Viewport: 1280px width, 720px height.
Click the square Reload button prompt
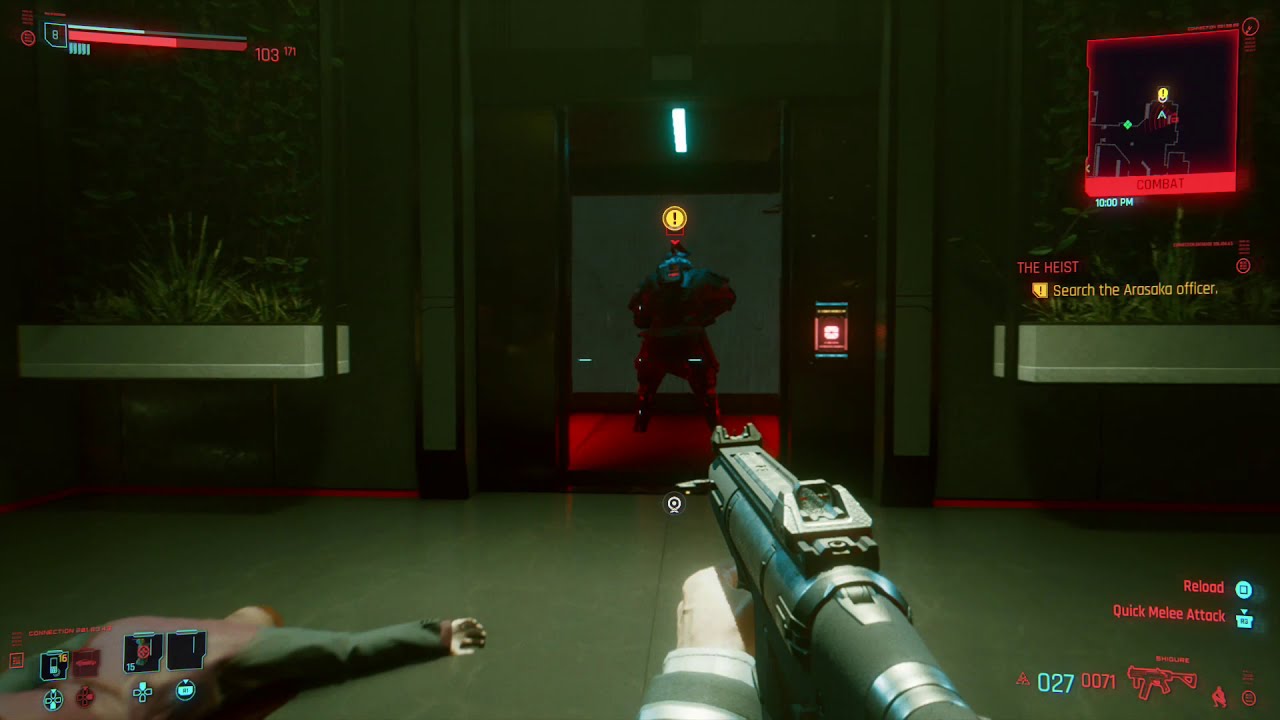(1243, 590)
